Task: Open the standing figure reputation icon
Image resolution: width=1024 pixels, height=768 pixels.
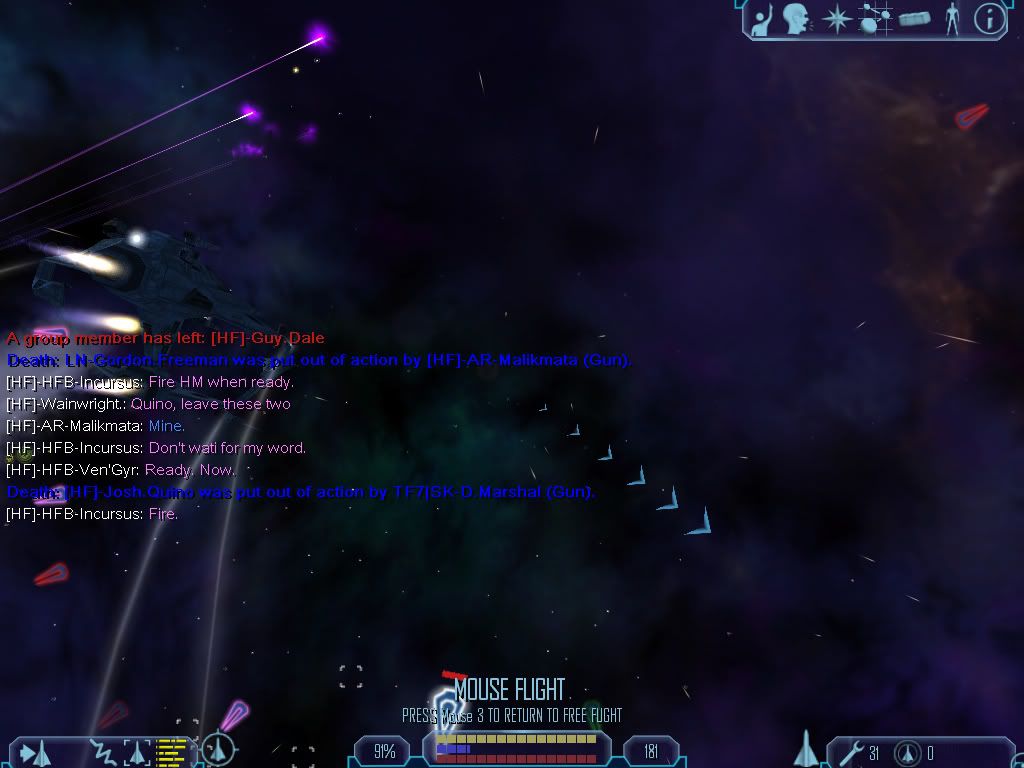Action: (951, 19)
